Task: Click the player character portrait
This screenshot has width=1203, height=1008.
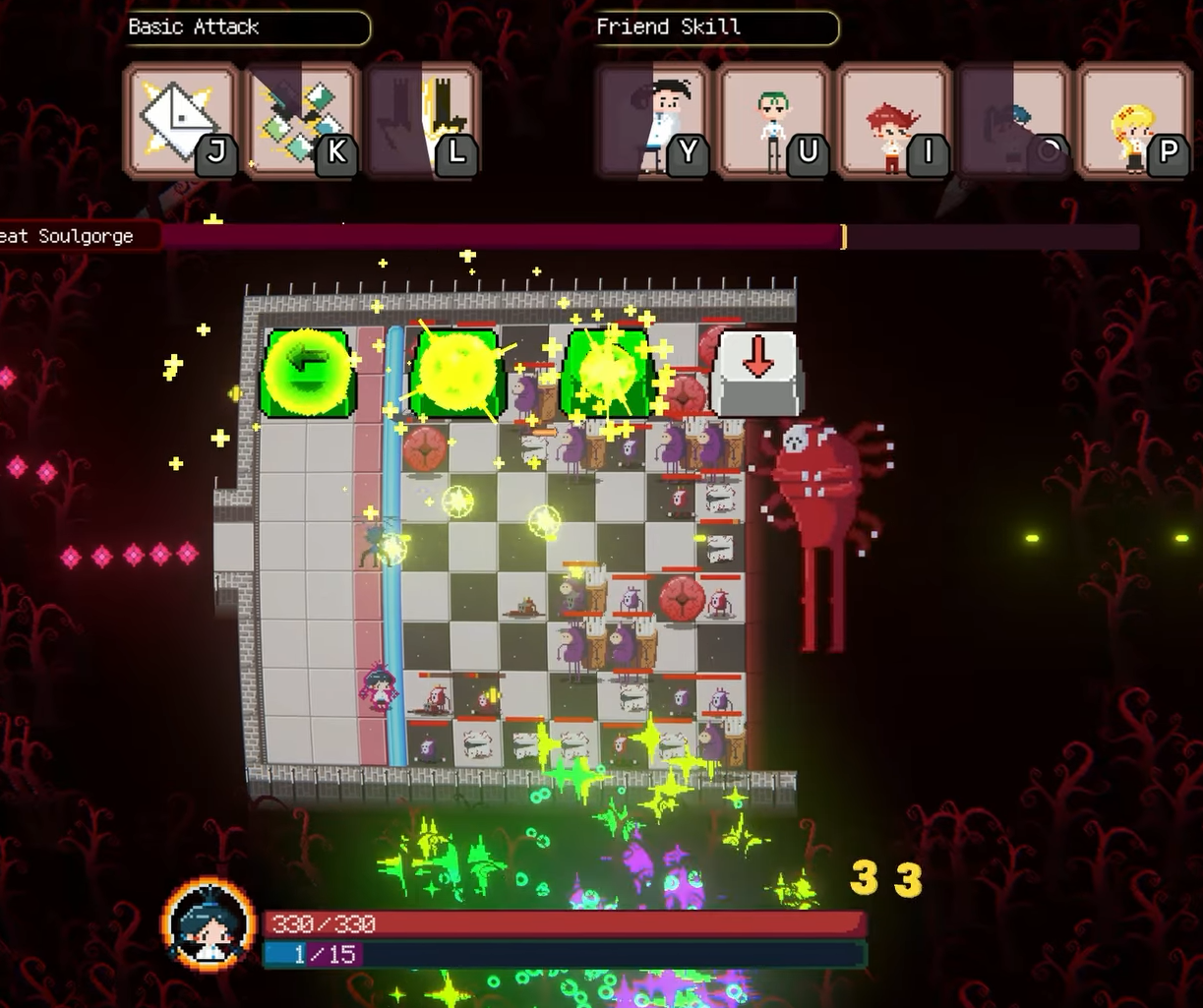Action: point(209,924)
